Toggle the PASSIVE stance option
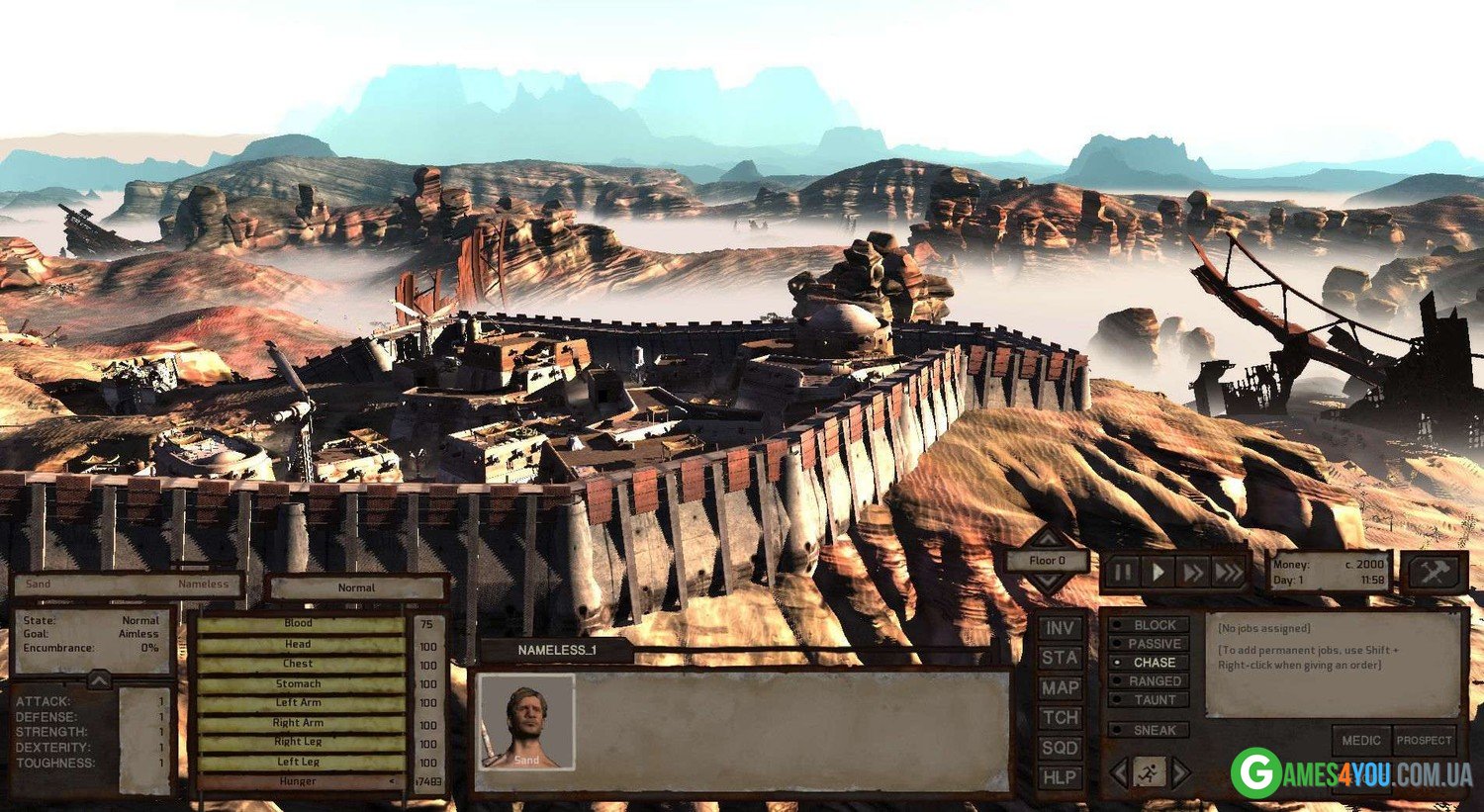This screenshot has width=1484, height=812. pos(1149,644)
